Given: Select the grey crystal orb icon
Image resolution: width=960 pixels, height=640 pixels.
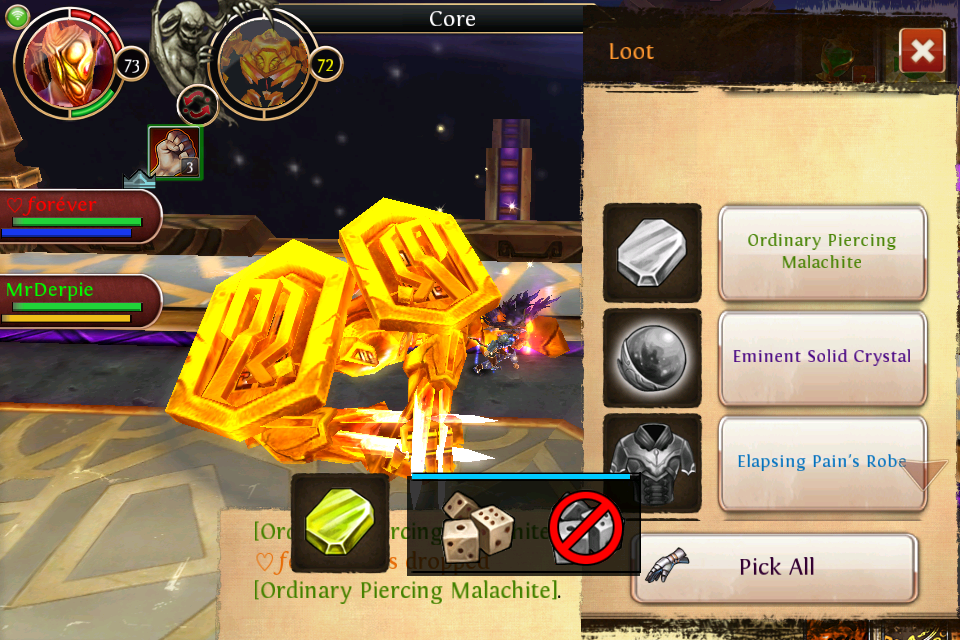Looking at the screenshot, I should 652,357.
